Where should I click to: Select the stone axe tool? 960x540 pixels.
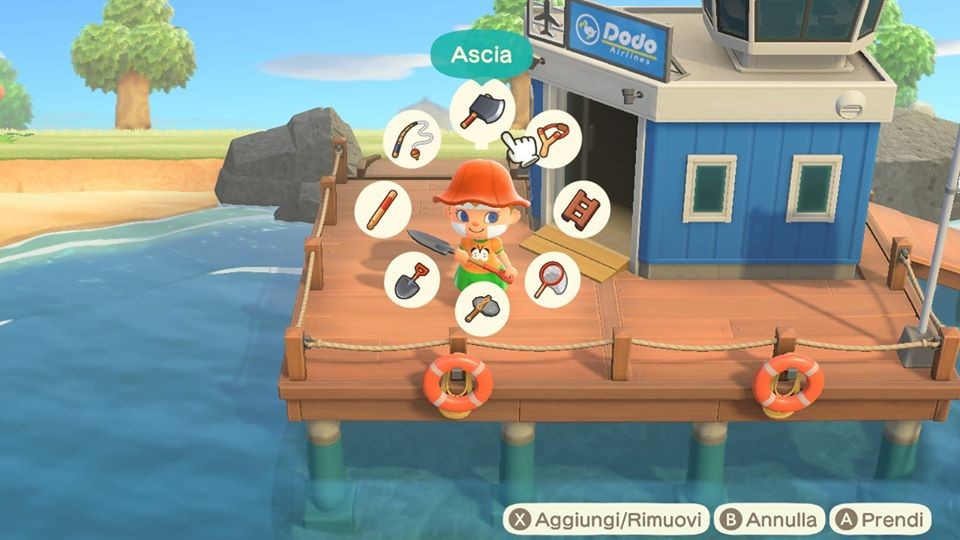pos(482,309)
